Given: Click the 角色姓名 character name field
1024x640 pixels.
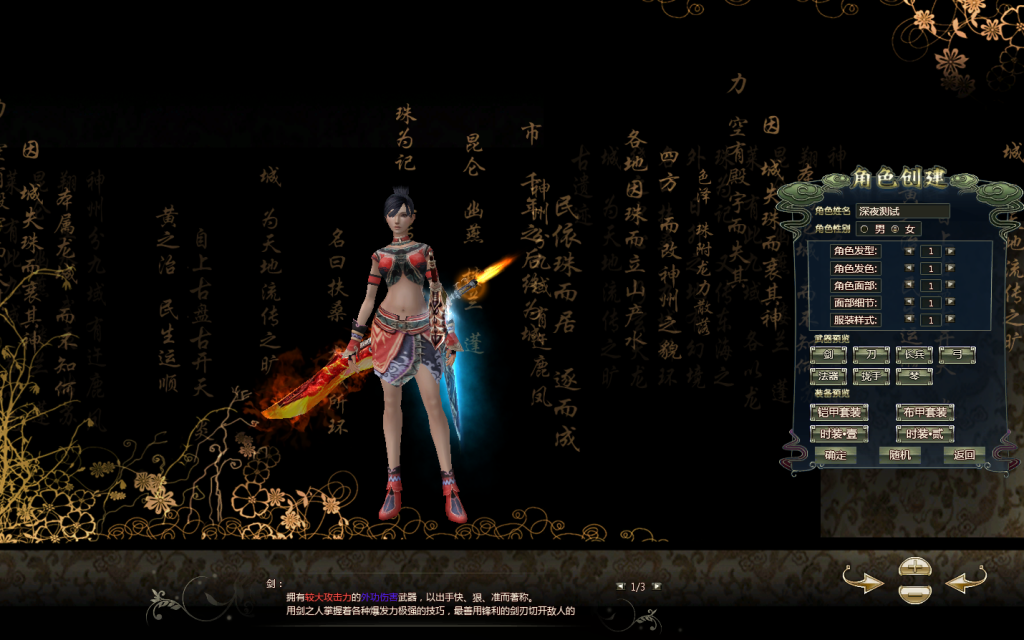Looking at the screenshot, I should 902,211.
